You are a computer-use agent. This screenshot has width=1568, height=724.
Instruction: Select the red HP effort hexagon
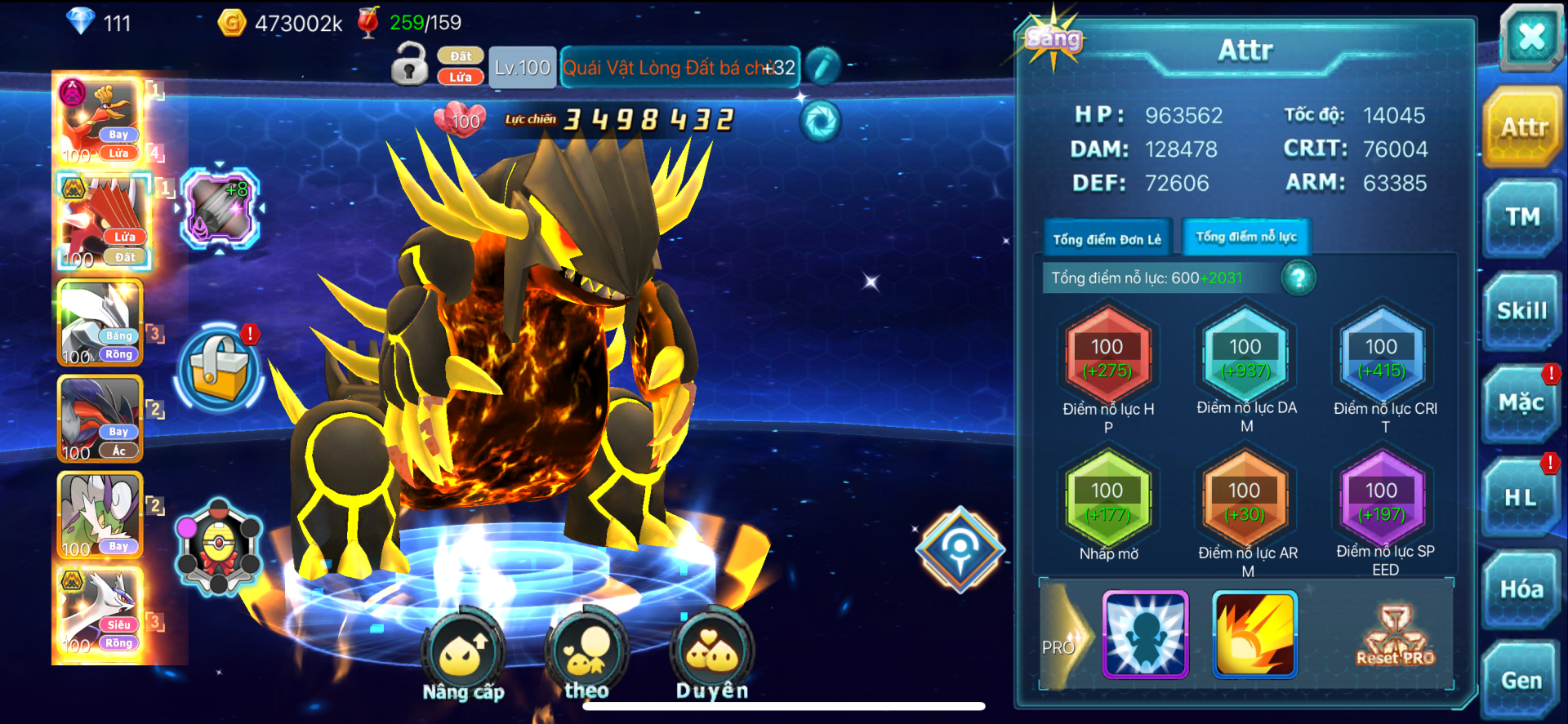1107,358
